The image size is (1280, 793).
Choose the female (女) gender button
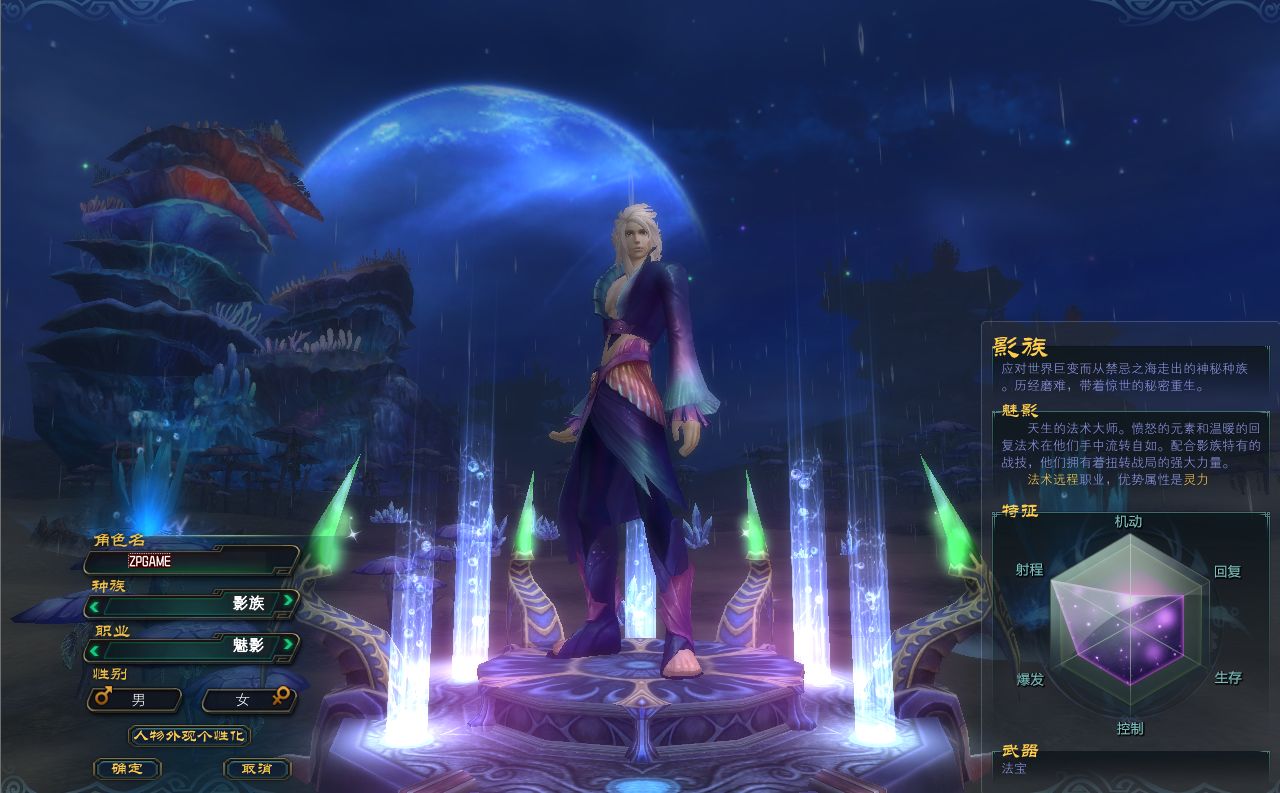[x=248, y=700]
